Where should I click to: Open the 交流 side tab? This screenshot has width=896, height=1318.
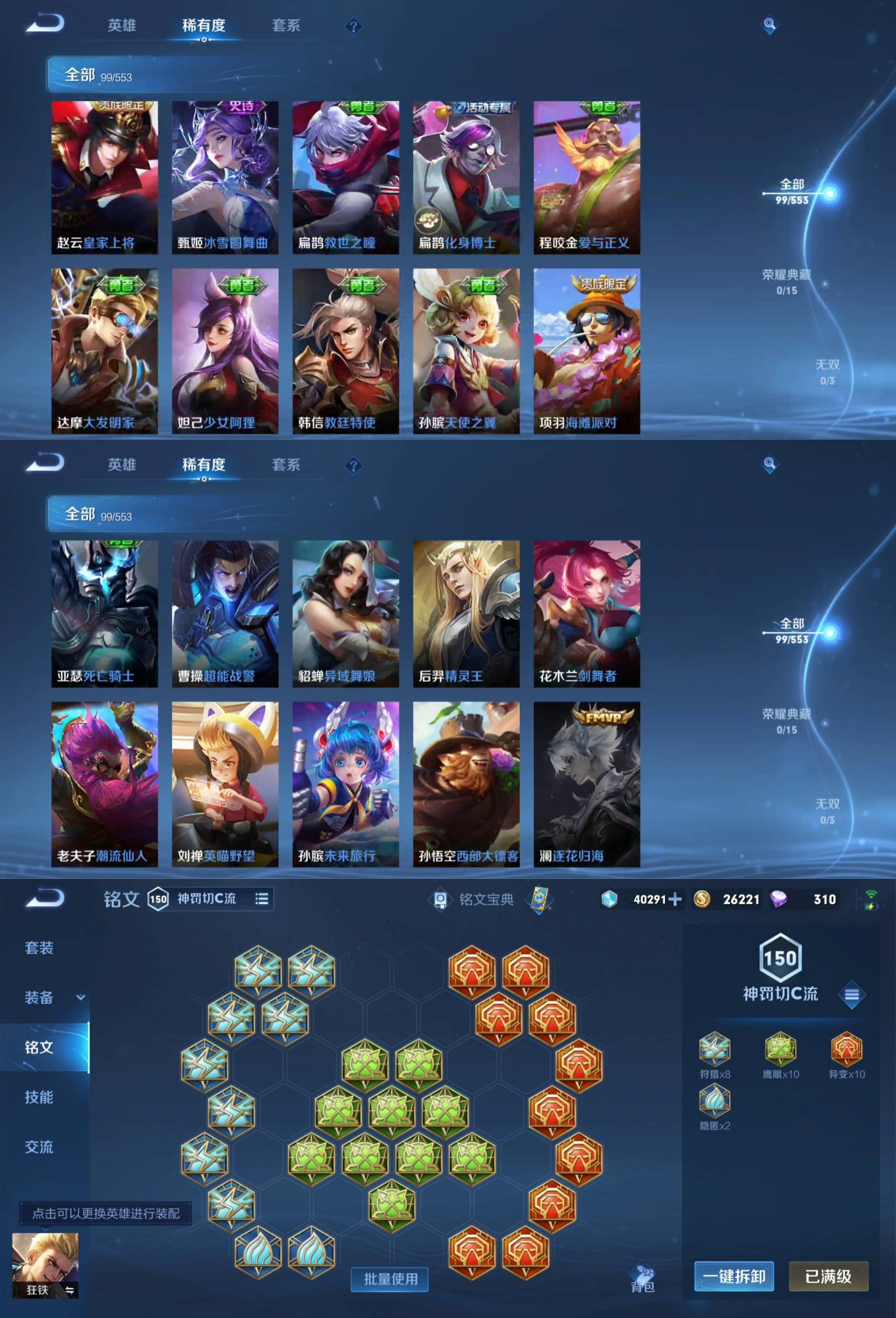[x=39, y=1147]
